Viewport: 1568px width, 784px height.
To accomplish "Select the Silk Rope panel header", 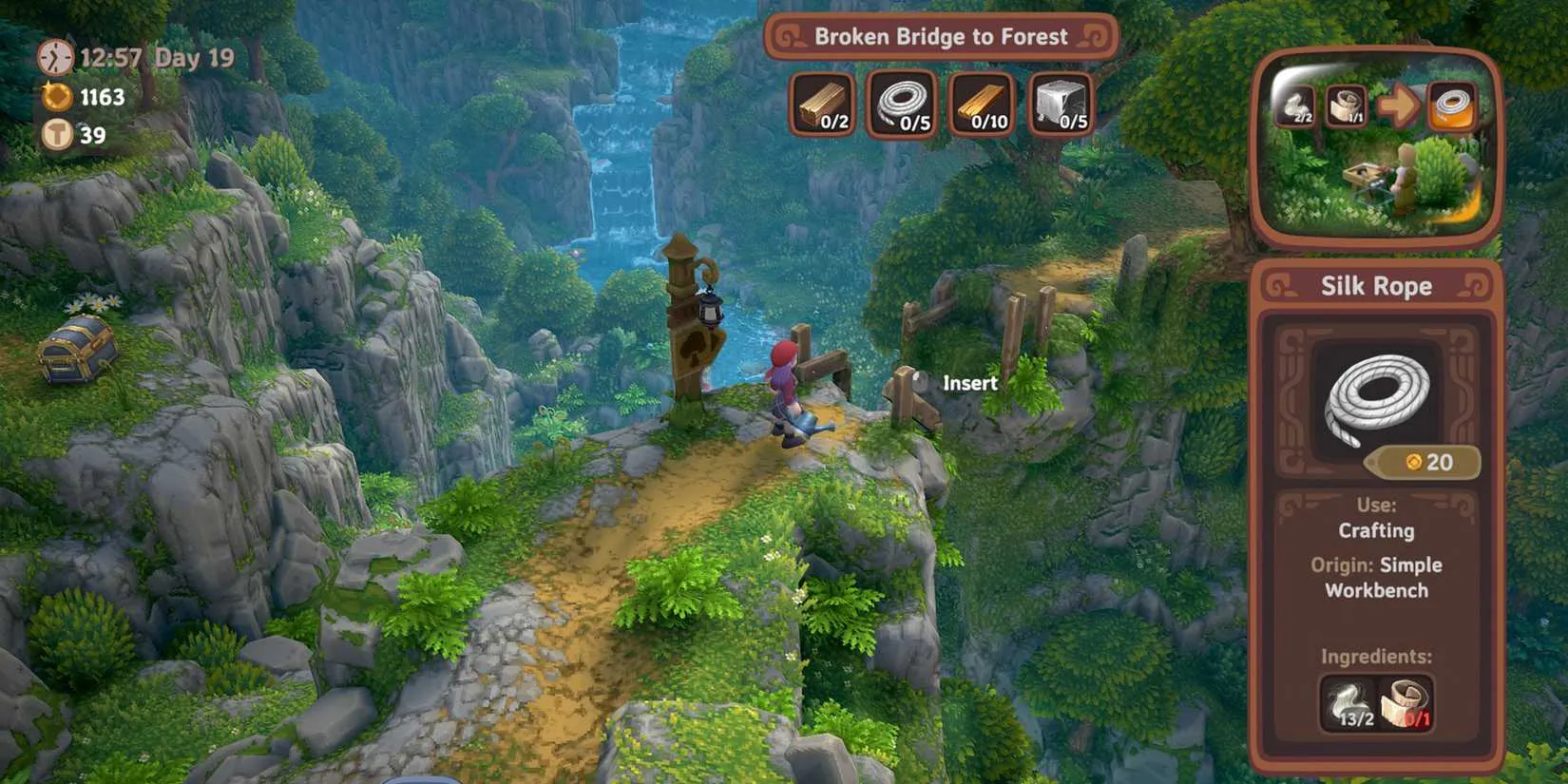I will 1376,285.
